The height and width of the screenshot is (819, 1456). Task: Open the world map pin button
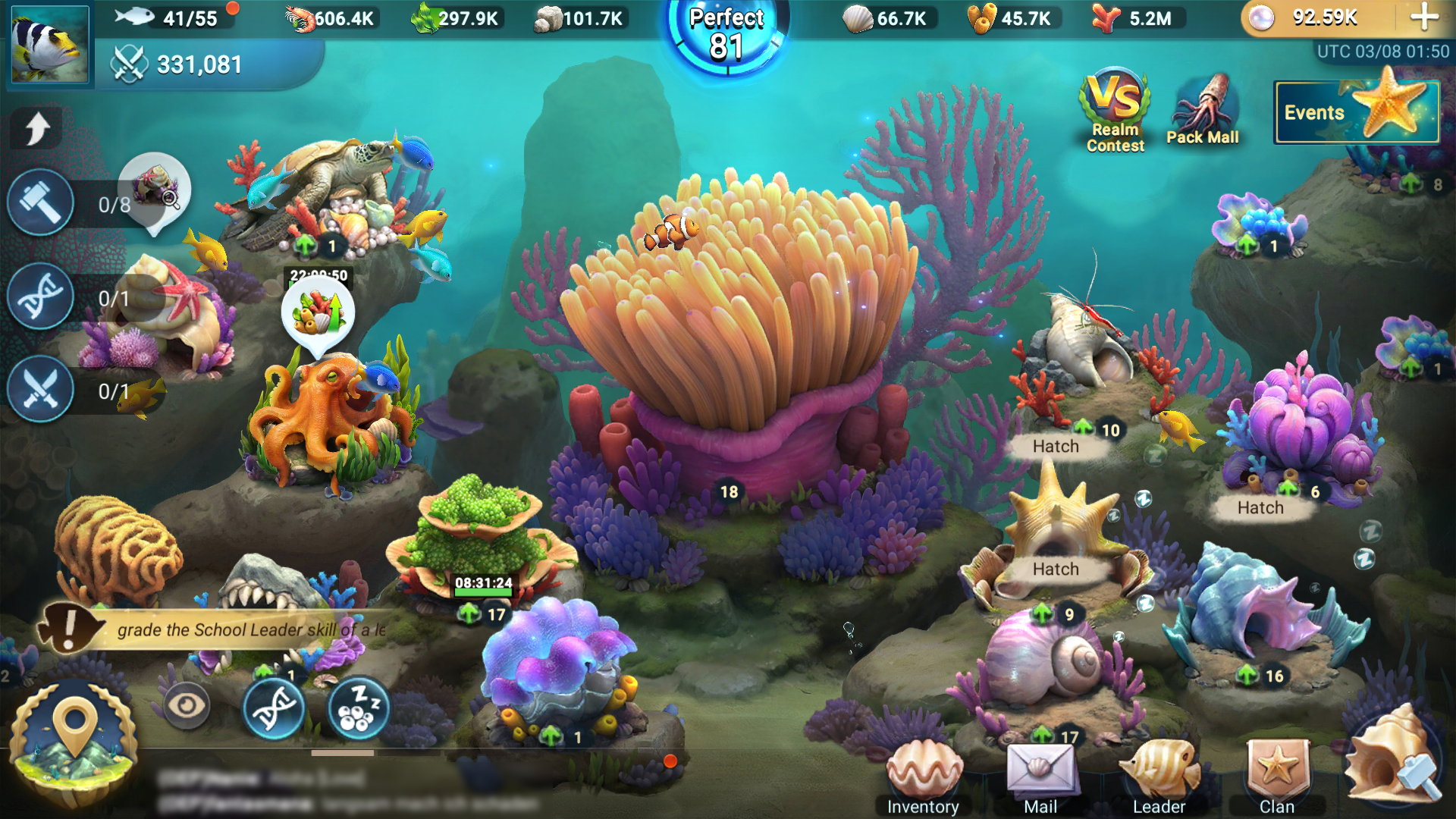coord(74,739)
